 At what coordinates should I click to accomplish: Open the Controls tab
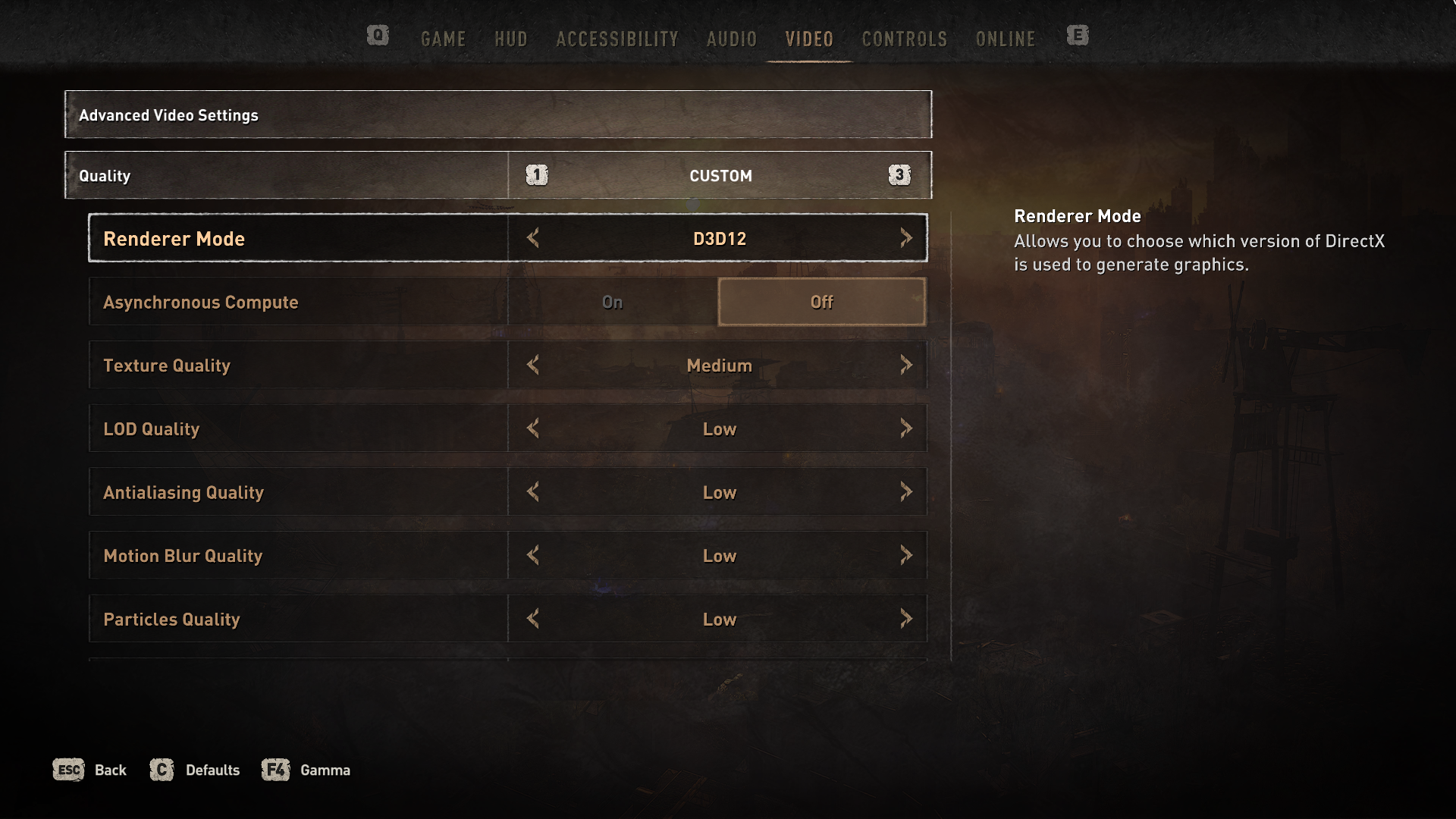coord(904,39)
